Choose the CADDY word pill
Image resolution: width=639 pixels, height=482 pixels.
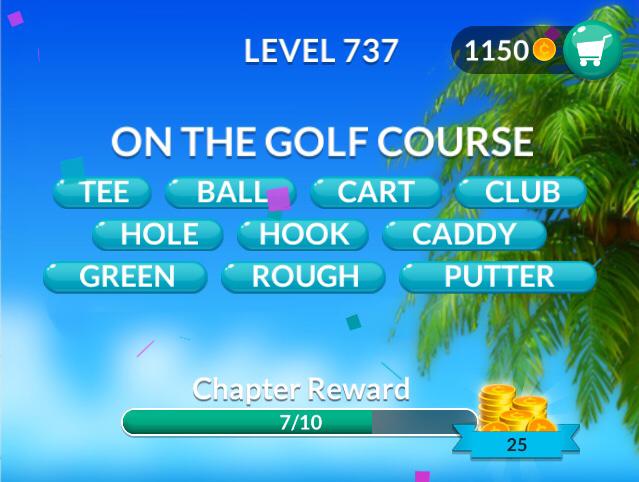point(463,235)
